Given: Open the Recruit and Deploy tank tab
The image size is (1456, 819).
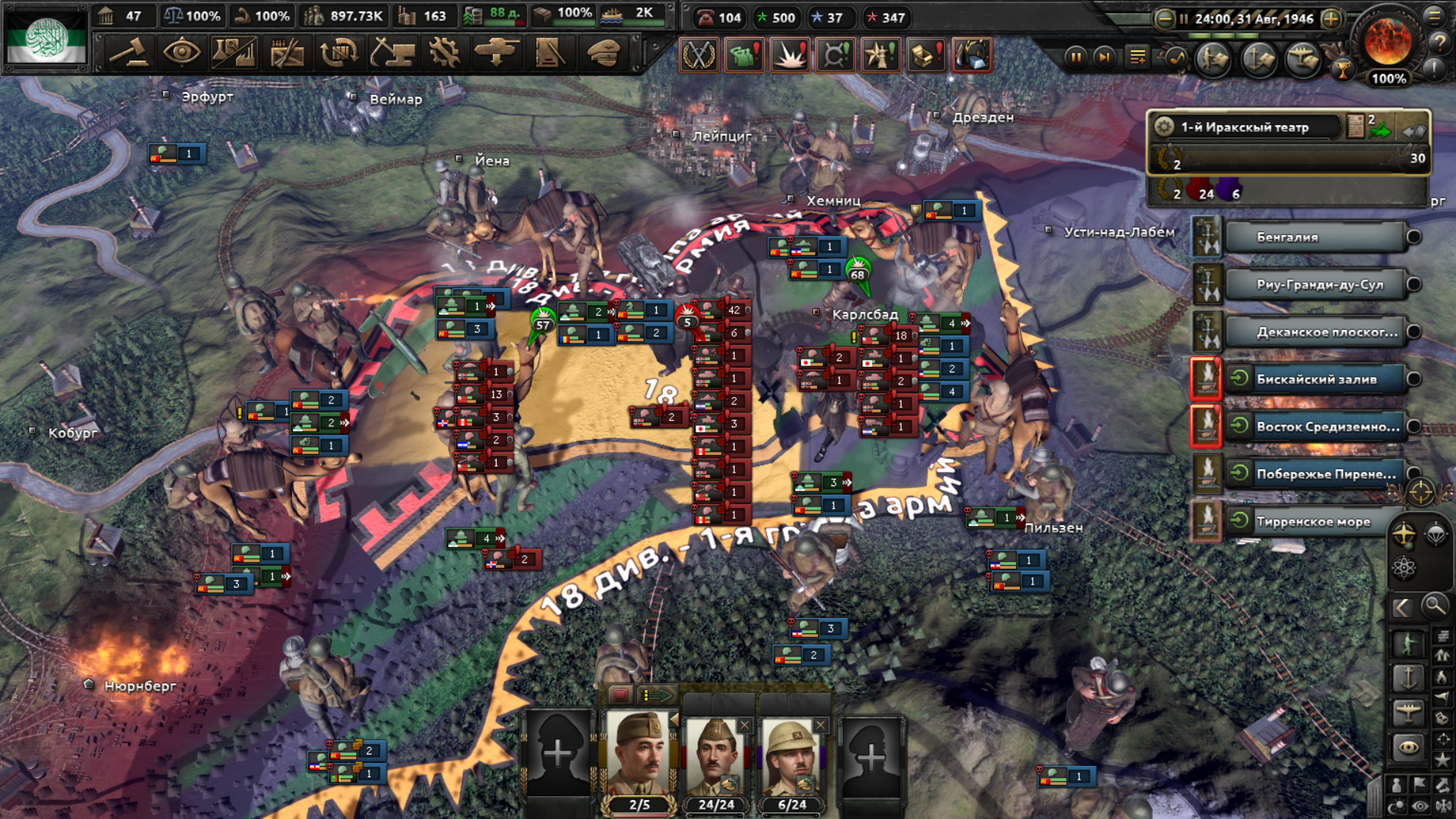Looking at the screenshot, I should point(497,53).
